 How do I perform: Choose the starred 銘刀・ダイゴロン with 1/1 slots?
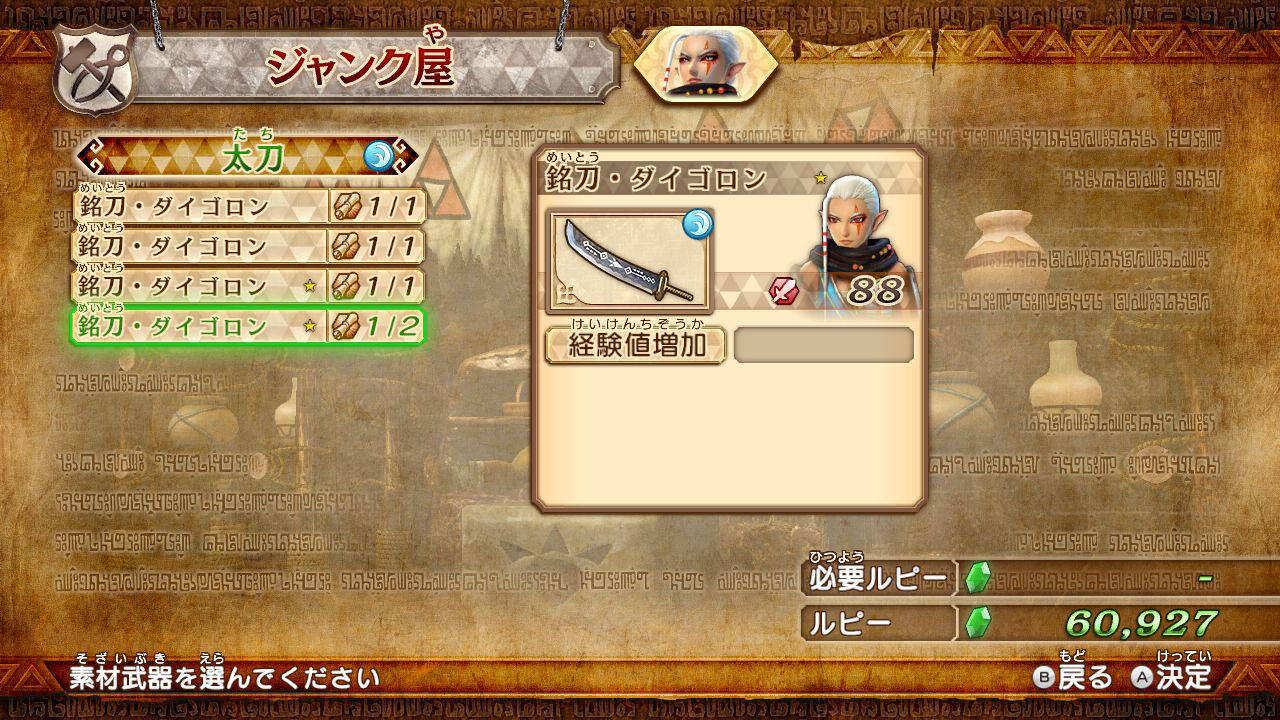click(247, 287)
